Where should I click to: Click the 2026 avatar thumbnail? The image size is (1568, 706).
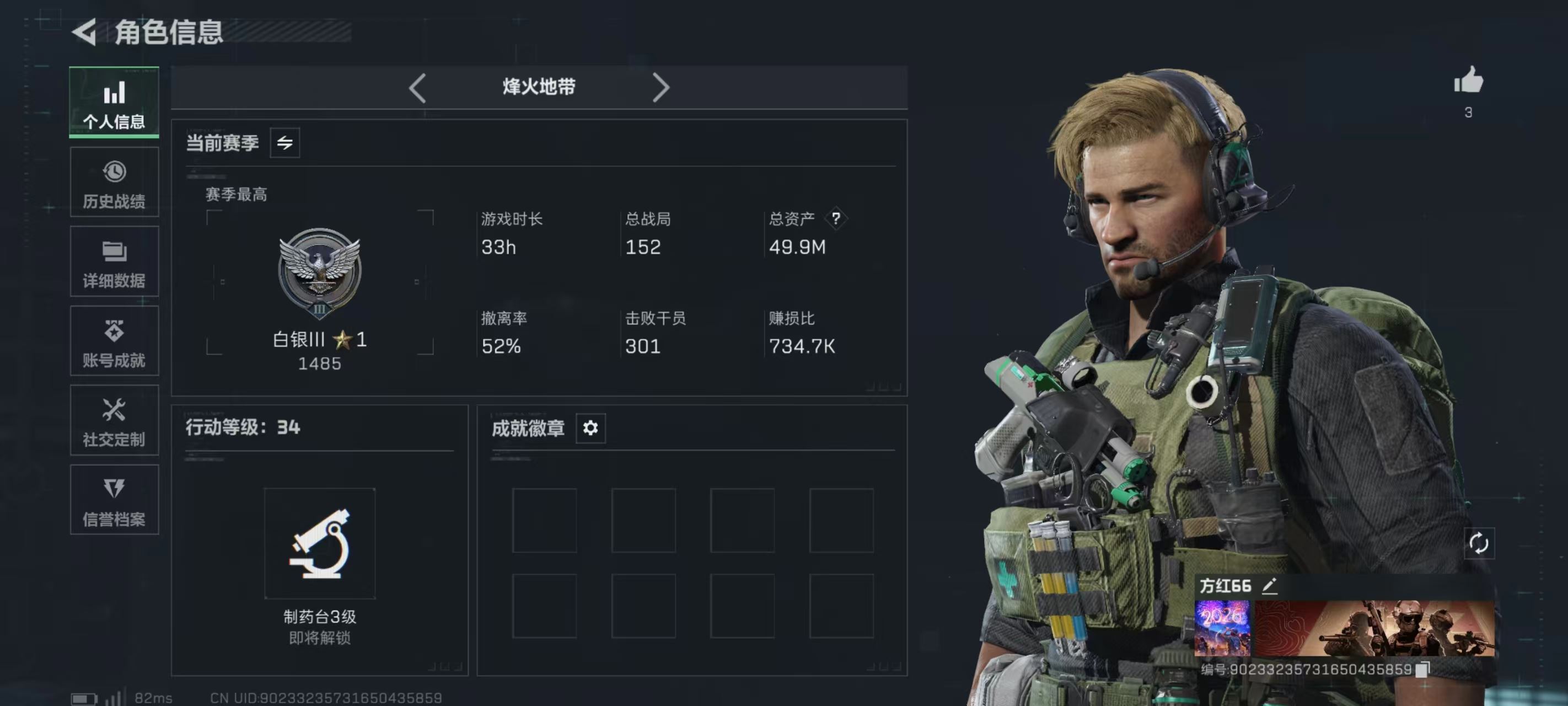pos(1222,628)
